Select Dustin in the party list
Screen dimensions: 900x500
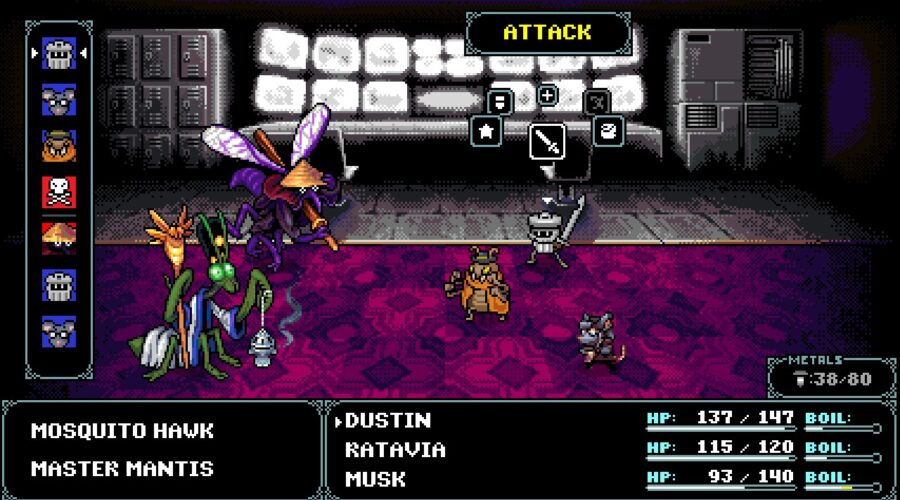(388, 420)
